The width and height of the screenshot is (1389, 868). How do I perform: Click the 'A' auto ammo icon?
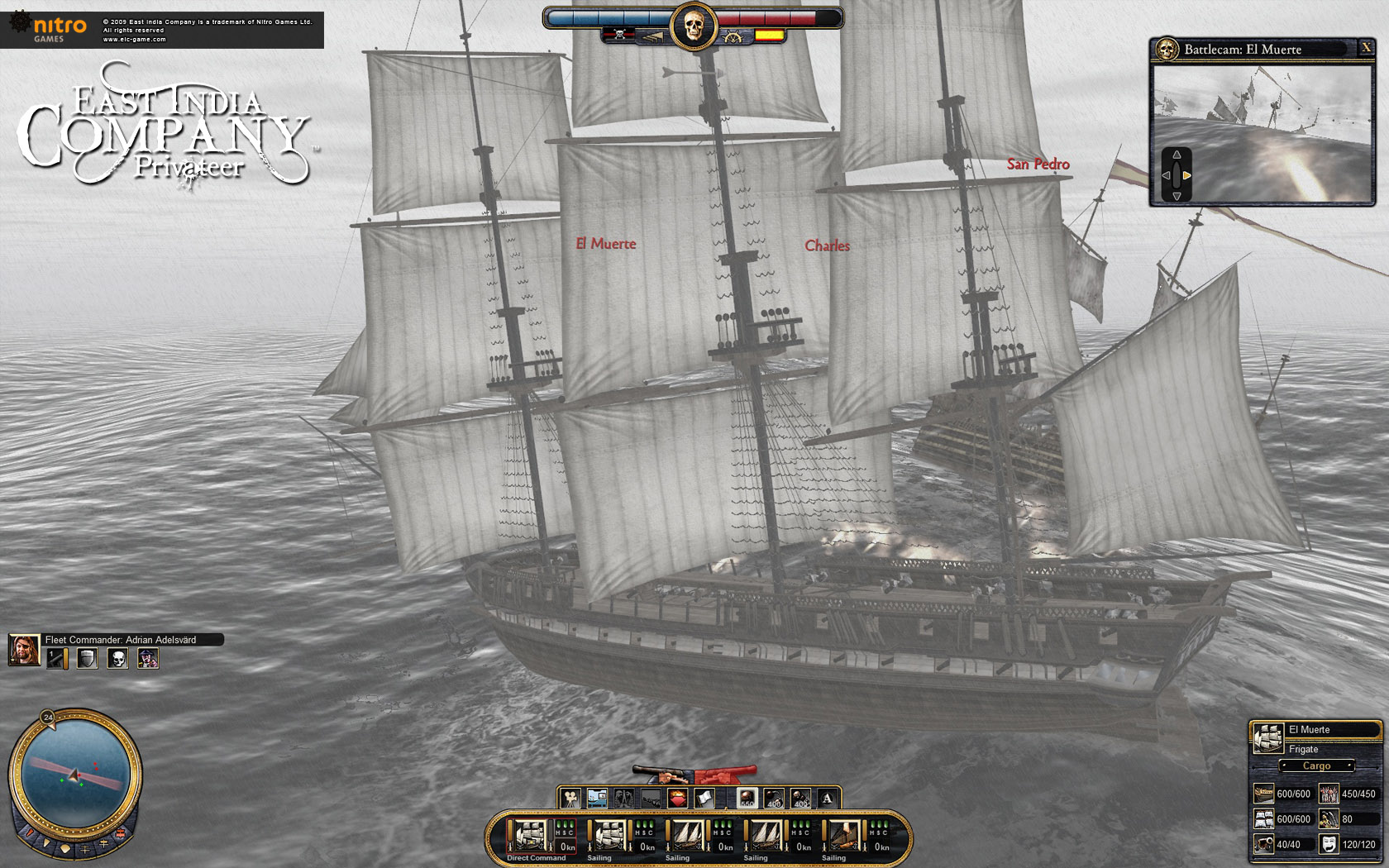[x=827, y=797]
